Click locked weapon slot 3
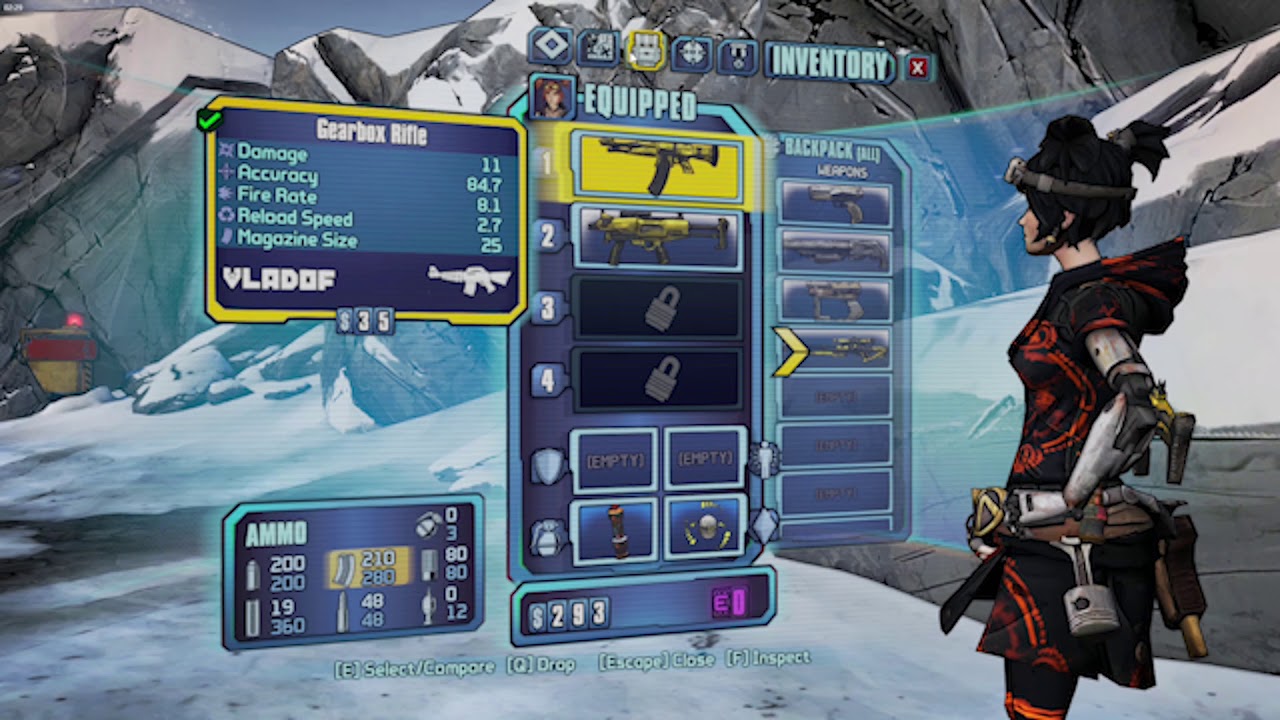 [659, 308]
